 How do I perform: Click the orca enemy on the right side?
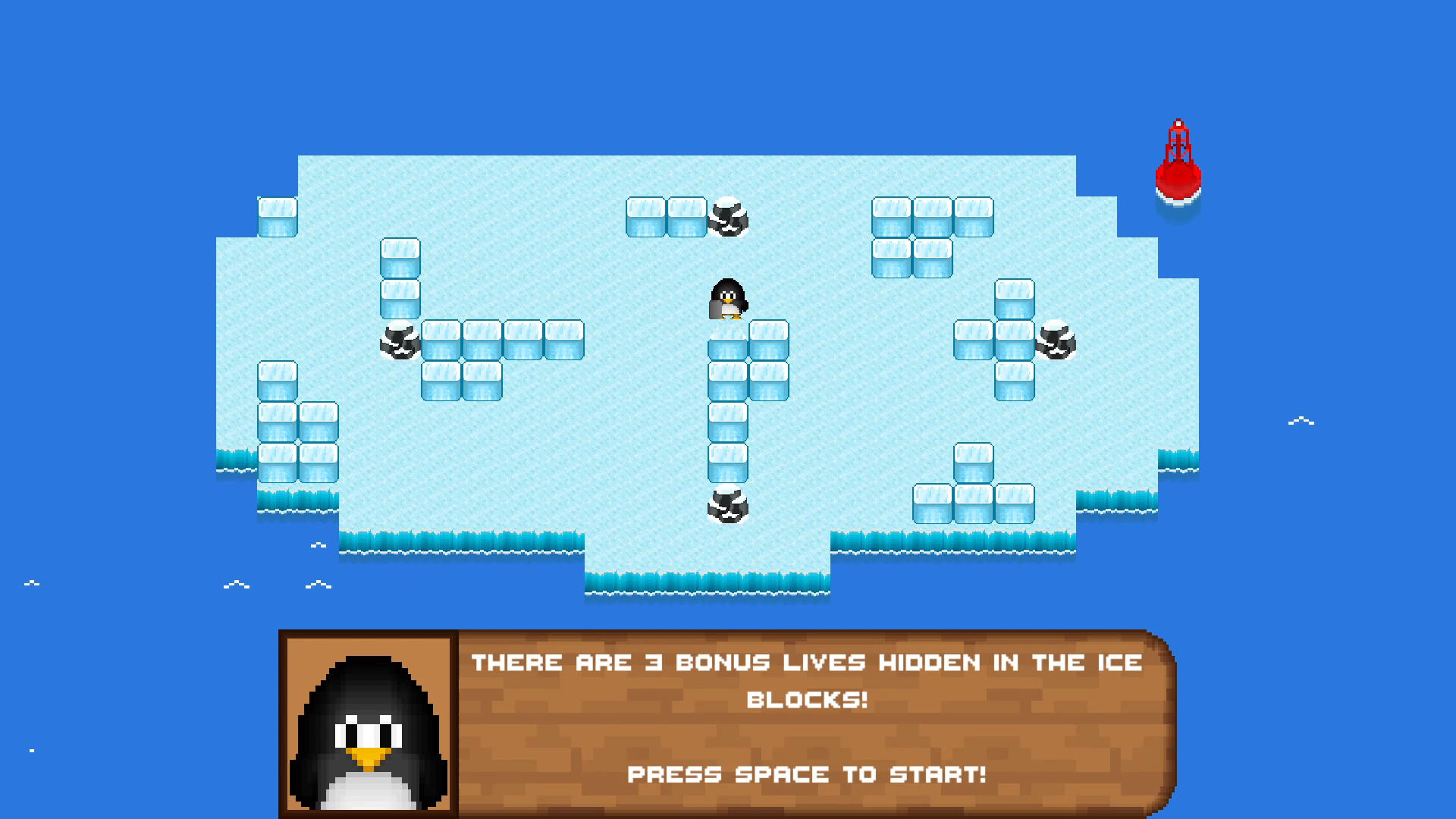pos(1057,341)
